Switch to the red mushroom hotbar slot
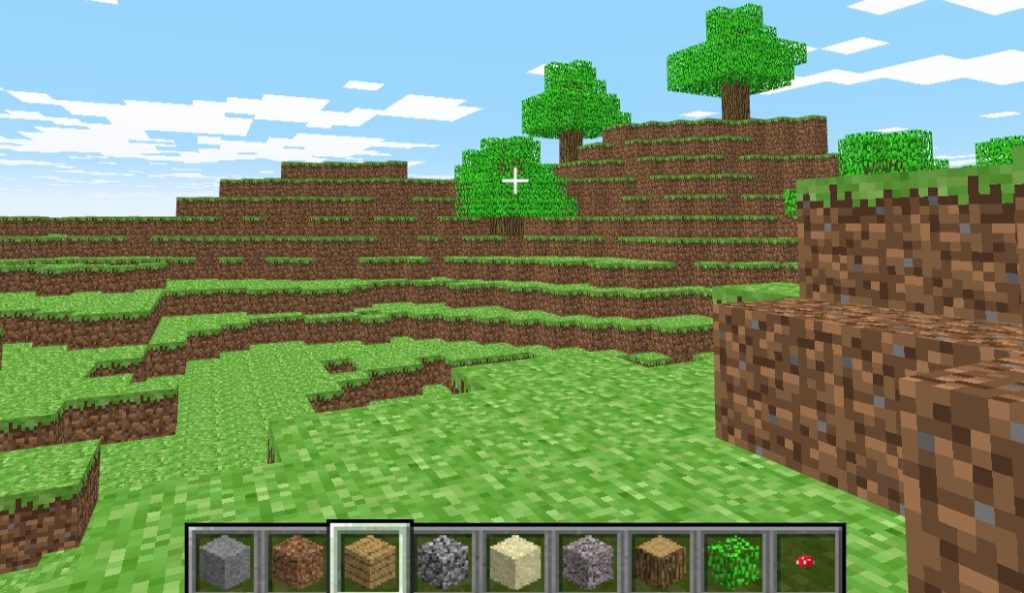 pos(805,561)
